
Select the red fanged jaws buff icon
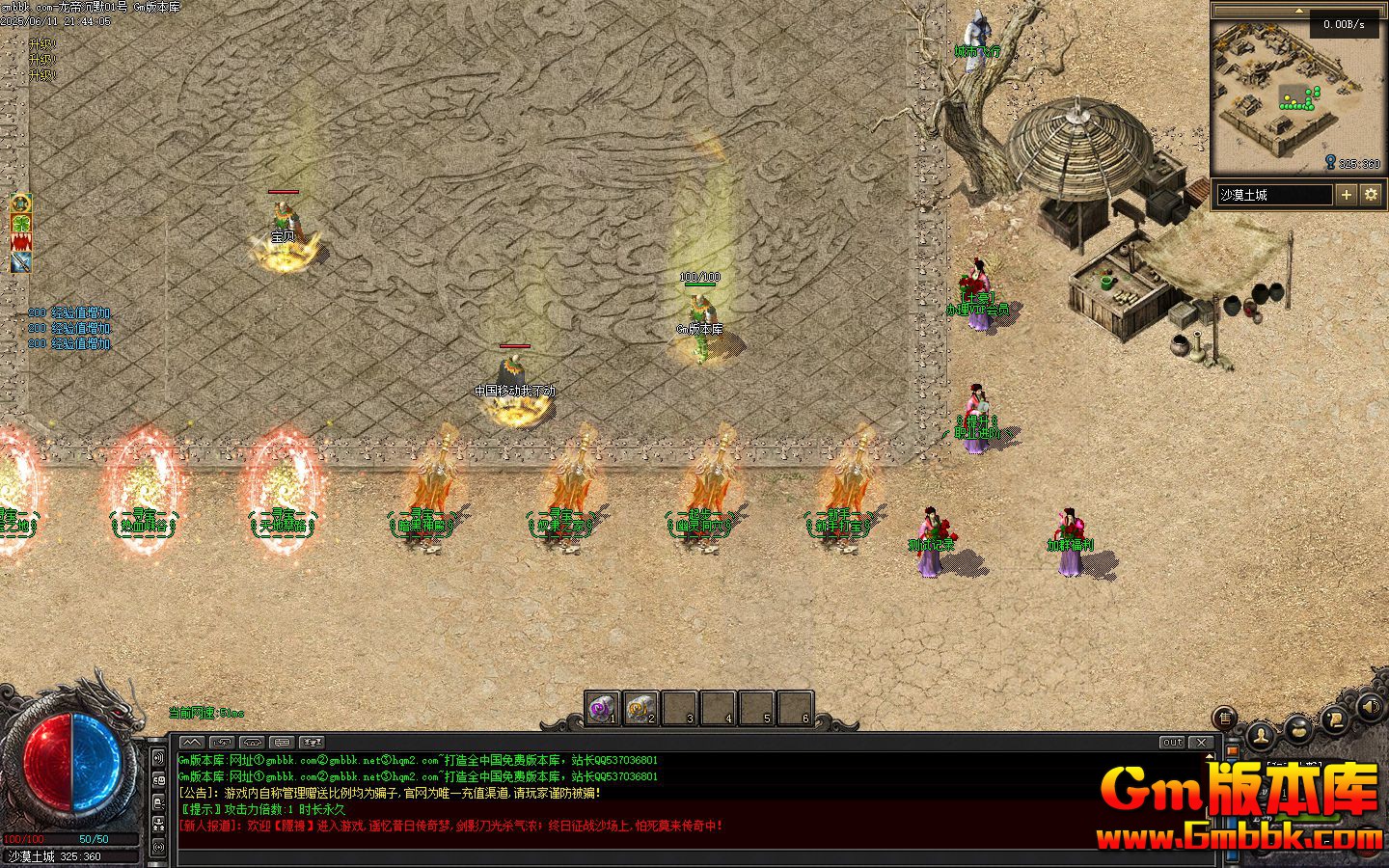[21, 242]
